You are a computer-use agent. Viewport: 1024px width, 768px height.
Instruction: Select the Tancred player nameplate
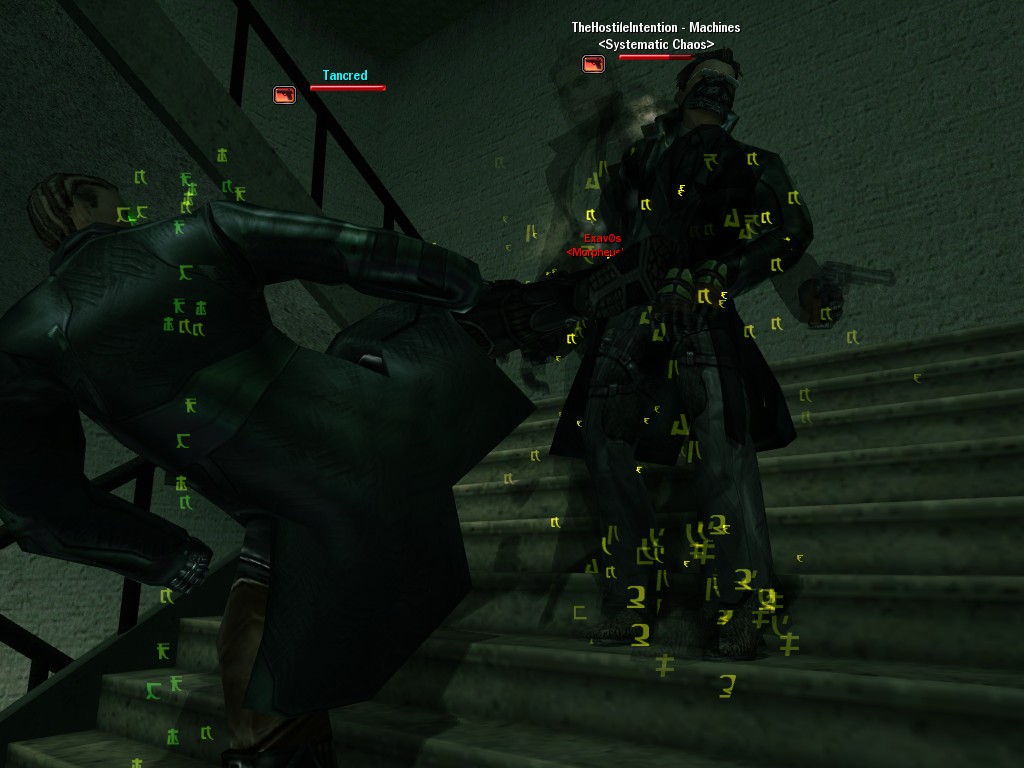click(345, 75)
